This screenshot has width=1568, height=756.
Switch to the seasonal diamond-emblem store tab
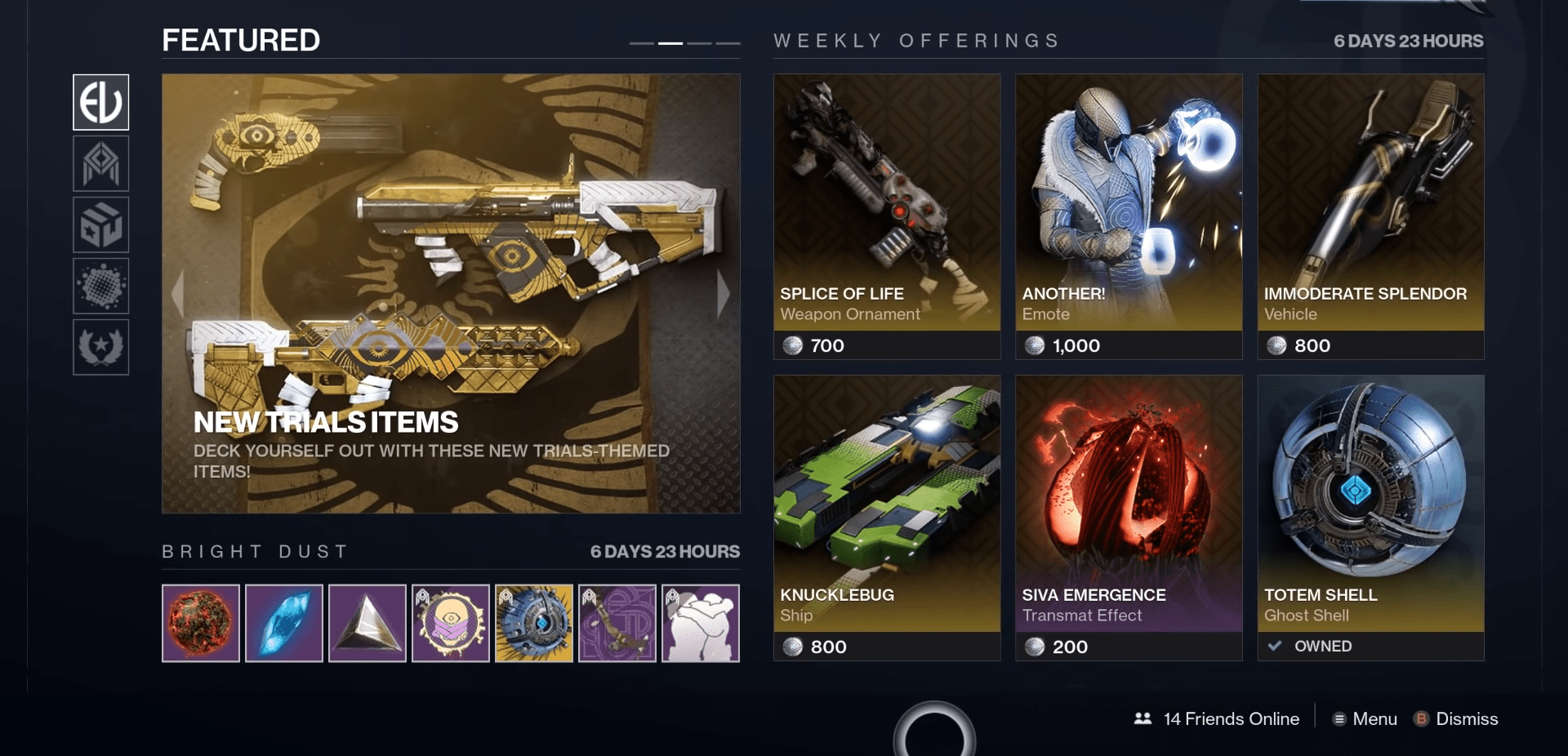(x=100, y=163)
